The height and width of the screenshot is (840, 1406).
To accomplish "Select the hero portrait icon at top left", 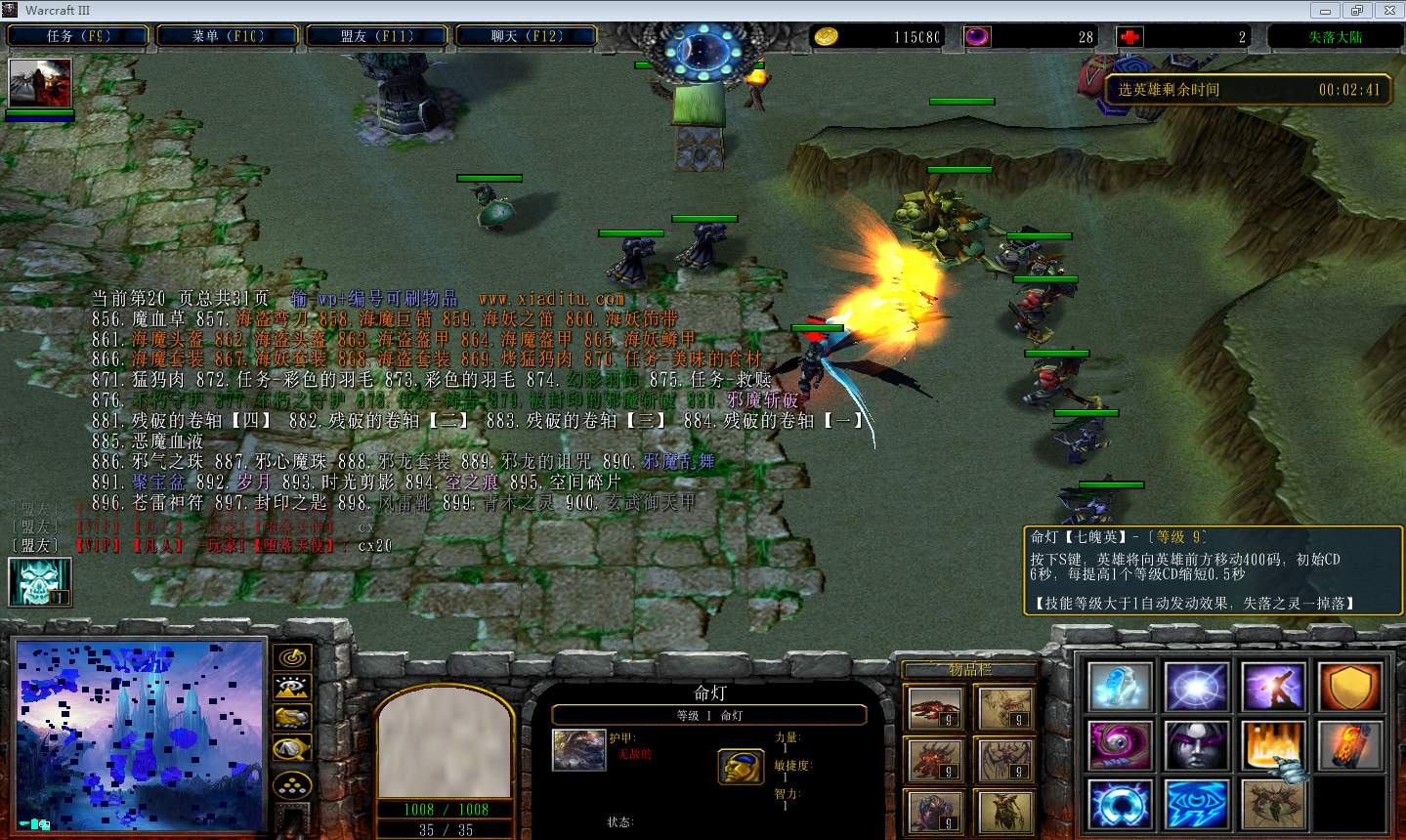I will (x=40, y=83).
